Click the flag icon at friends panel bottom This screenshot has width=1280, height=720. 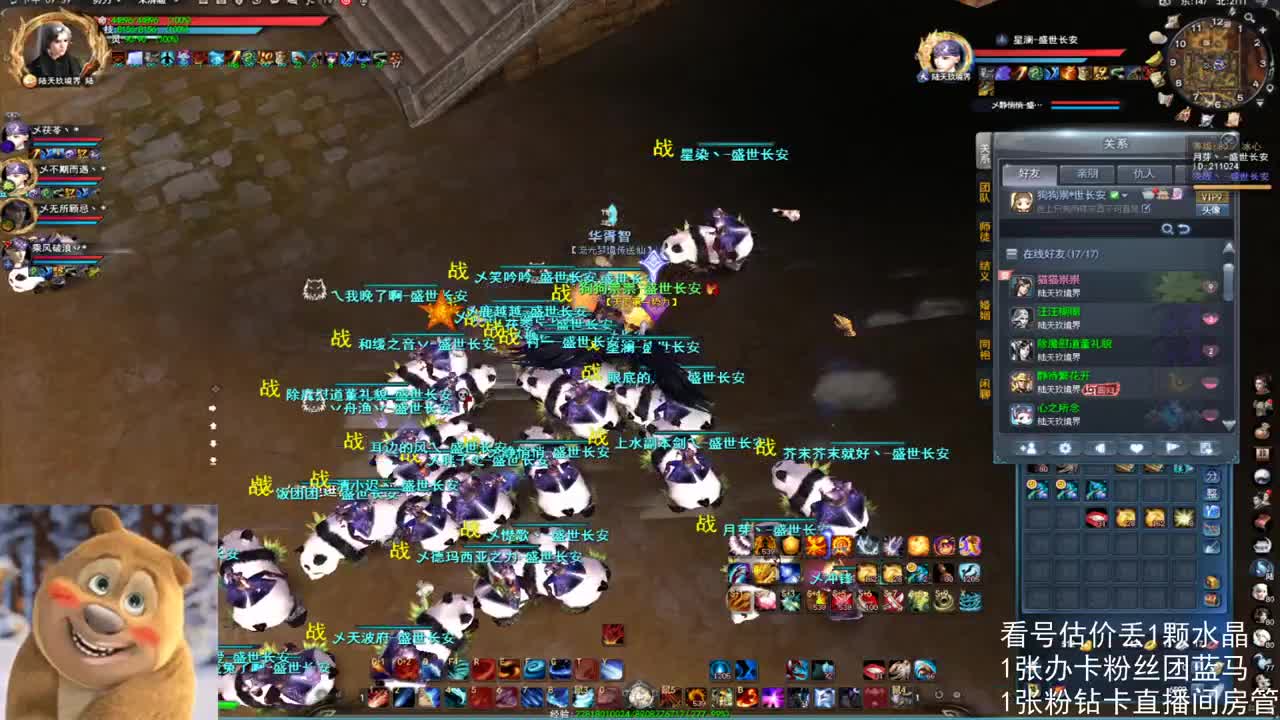click(1174, 448)
